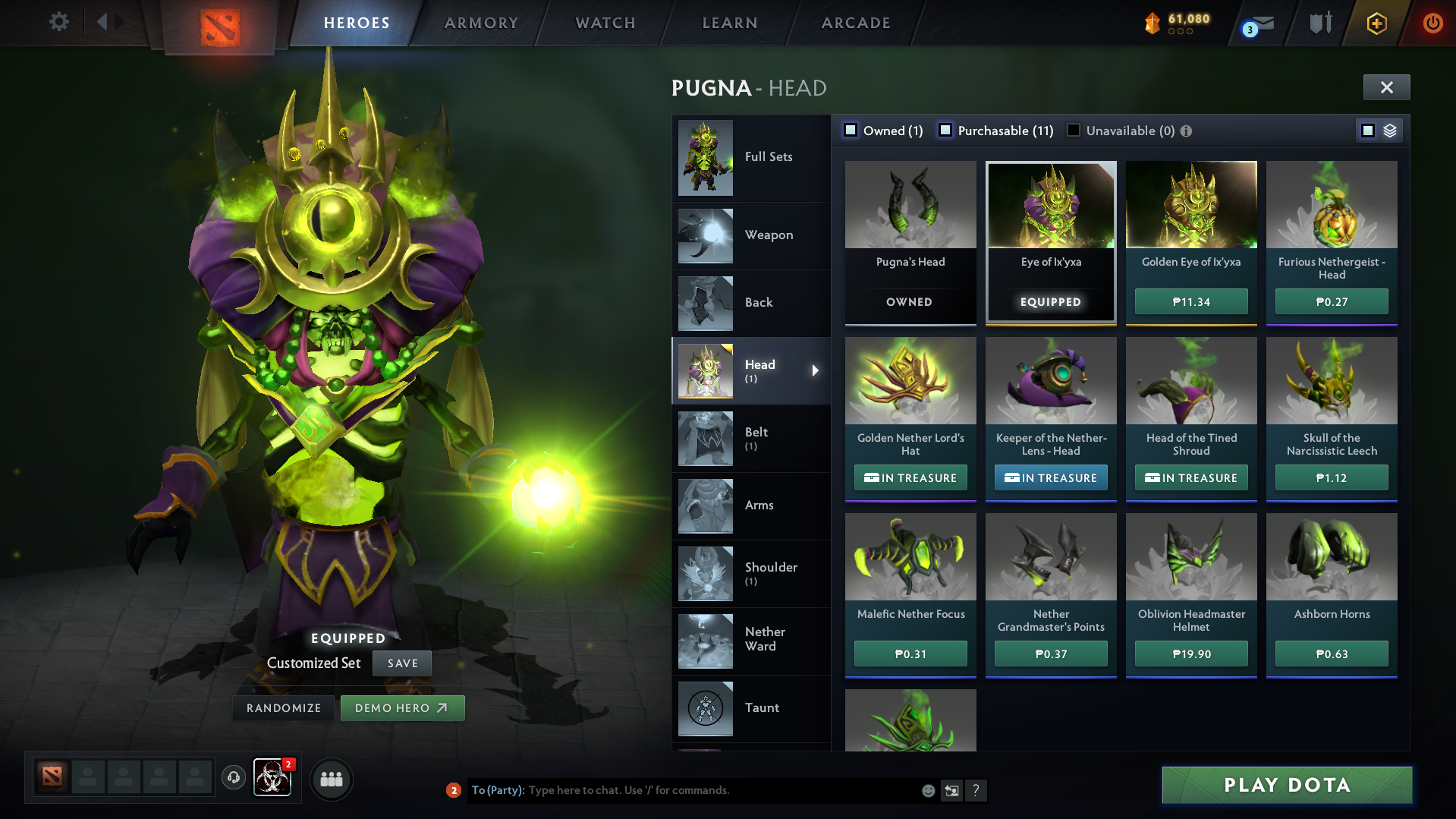The width and height of the screenshot is (1456, 819).
Task: Toggle the Owned items filter
Action: (851, 130)
